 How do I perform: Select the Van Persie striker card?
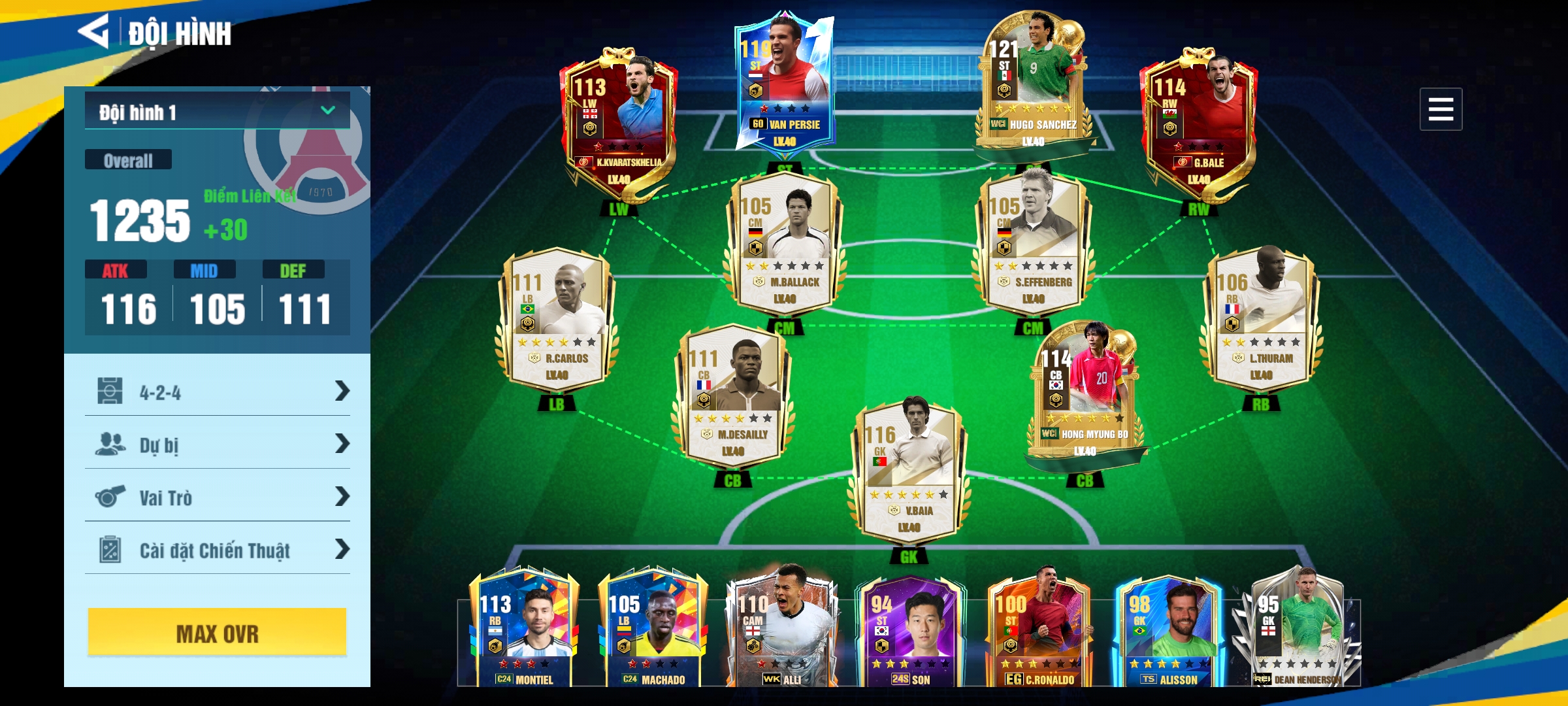click(x=784, y=85)
